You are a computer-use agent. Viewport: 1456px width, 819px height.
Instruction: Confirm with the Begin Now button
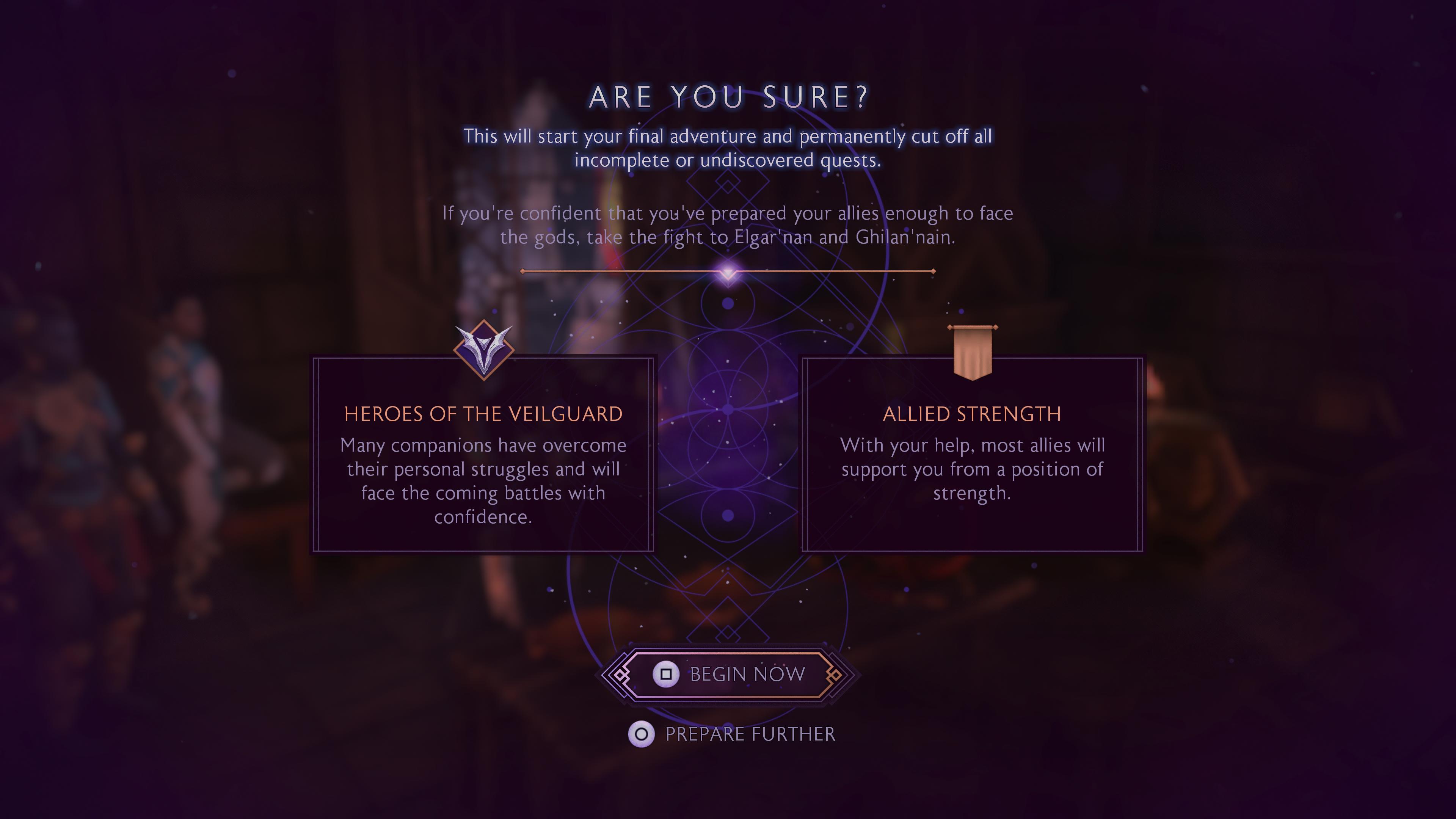[x=728, y=674]
